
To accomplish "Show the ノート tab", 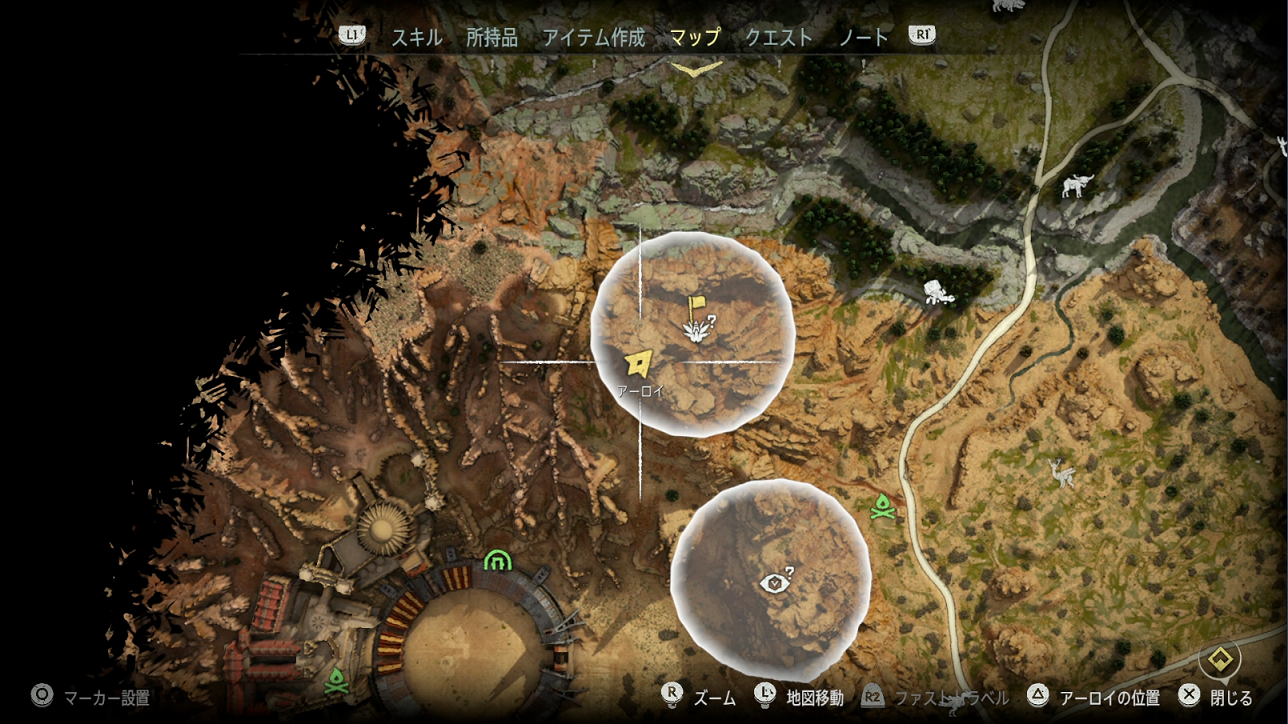I will click(x=863, y=38).
